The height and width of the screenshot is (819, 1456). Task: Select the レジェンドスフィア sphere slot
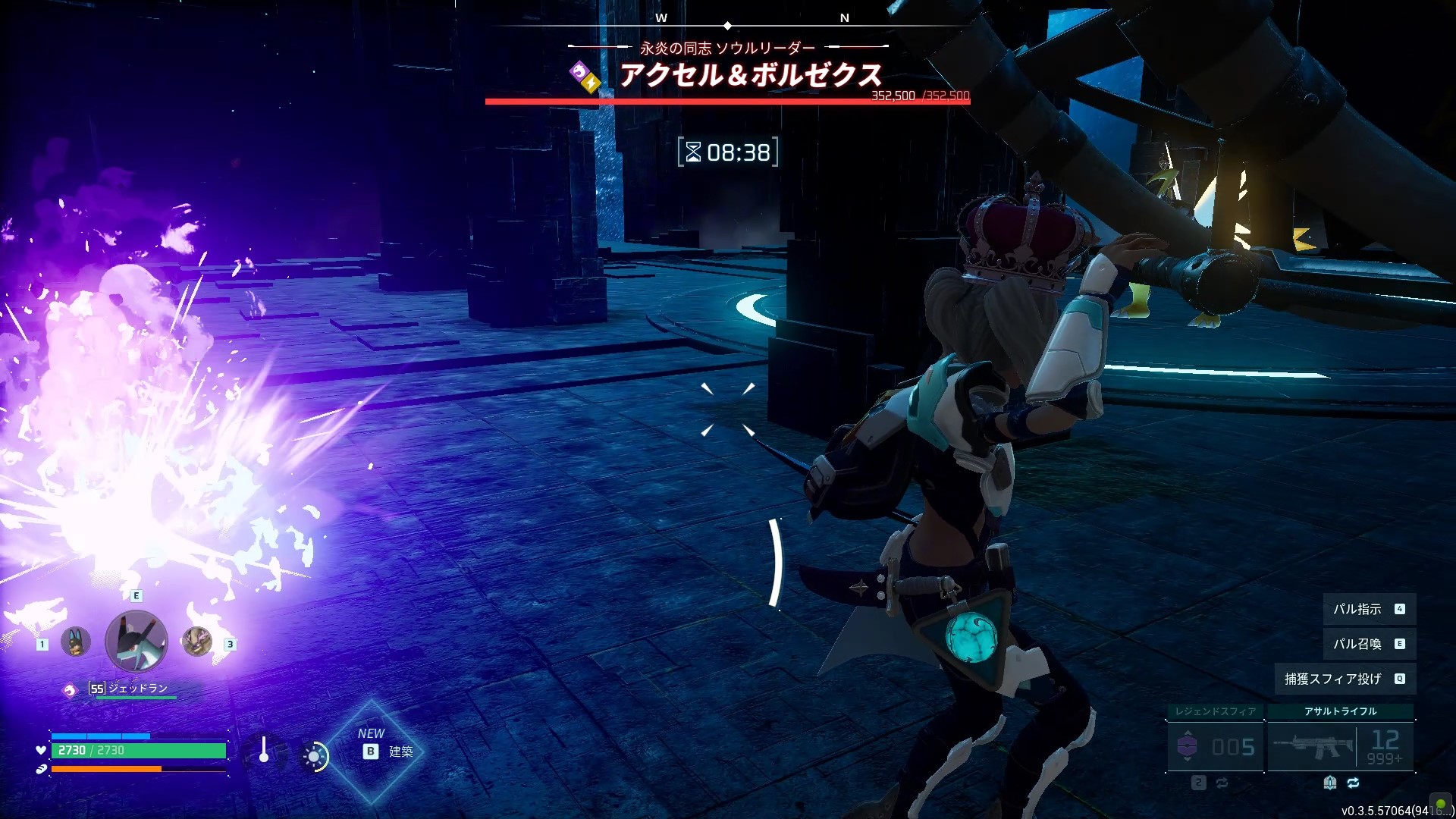(1215, 746)
